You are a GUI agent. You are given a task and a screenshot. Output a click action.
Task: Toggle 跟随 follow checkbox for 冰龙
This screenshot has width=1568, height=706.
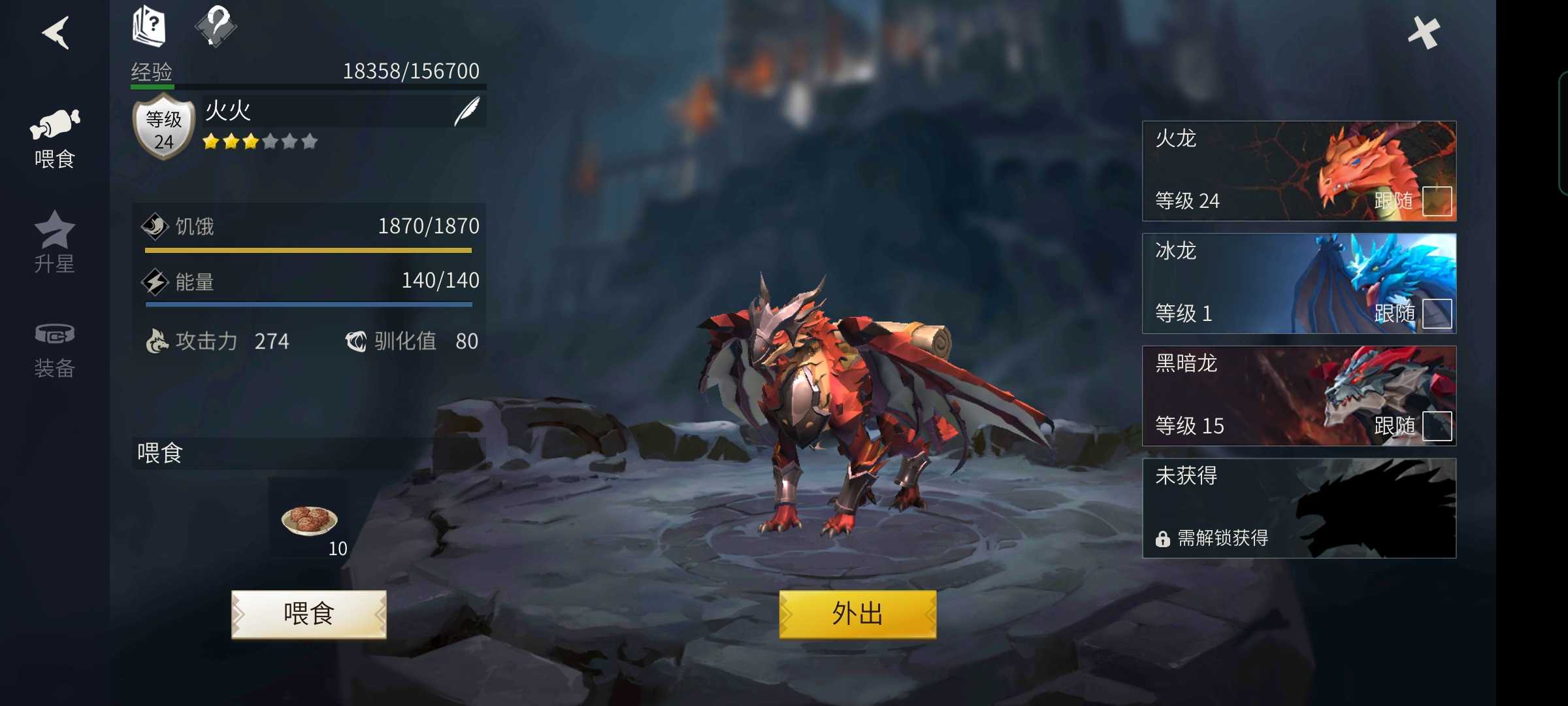pyautogui.click(x=1437, y=314)
